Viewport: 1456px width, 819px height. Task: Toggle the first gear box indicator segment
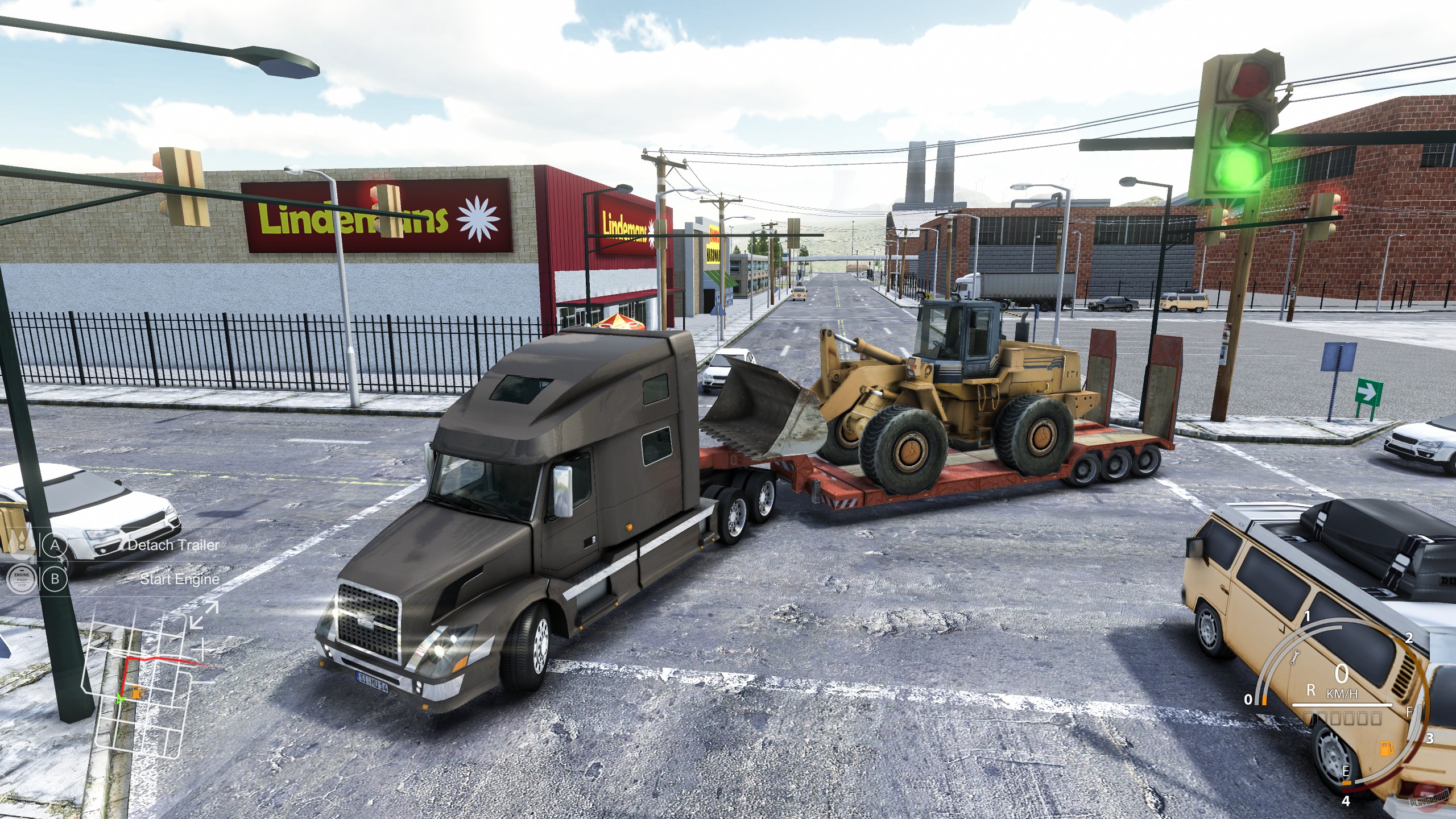click(x=1309, y=719)
